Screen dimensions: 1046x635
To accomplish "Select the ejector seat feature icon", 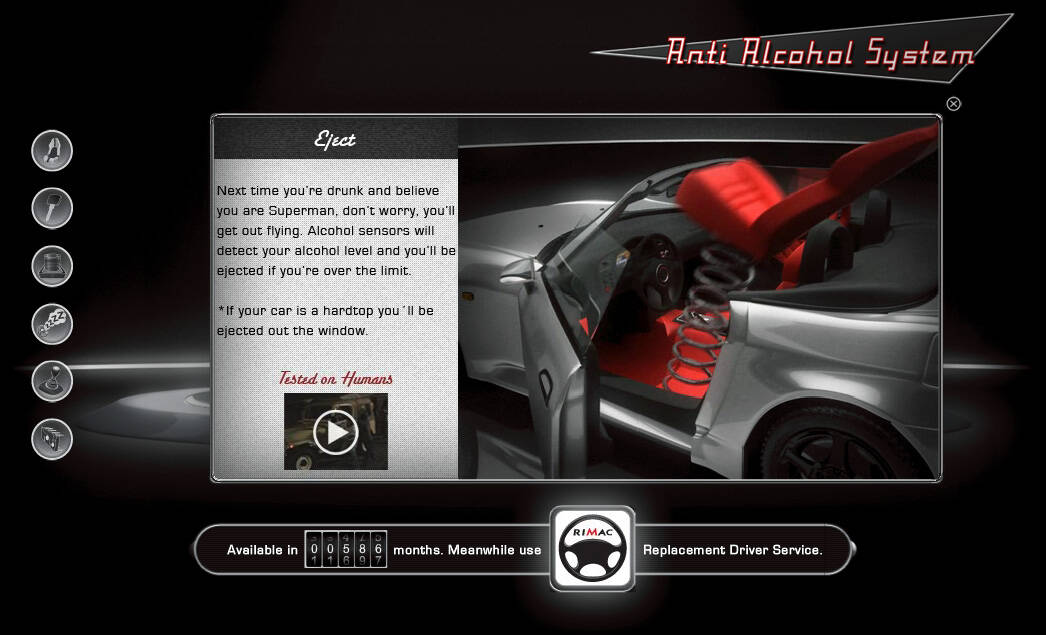I will coord(52,151).
